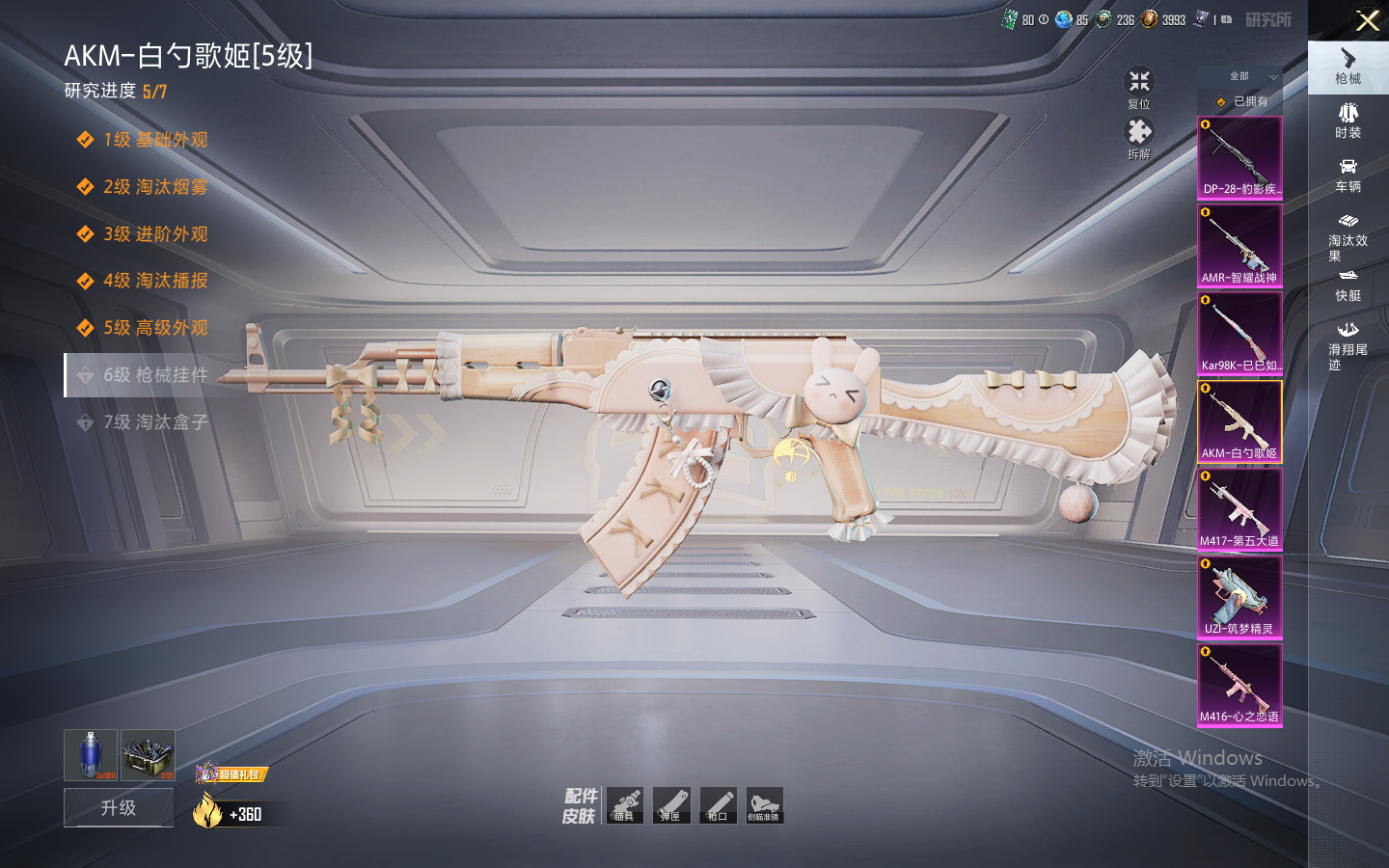Image resolution: width=1389 pixels, height=868 pixels.
Task: Choose the 7级 淘汰盒子 level entry
Action: pyautogui.click(x=154, y=421)
